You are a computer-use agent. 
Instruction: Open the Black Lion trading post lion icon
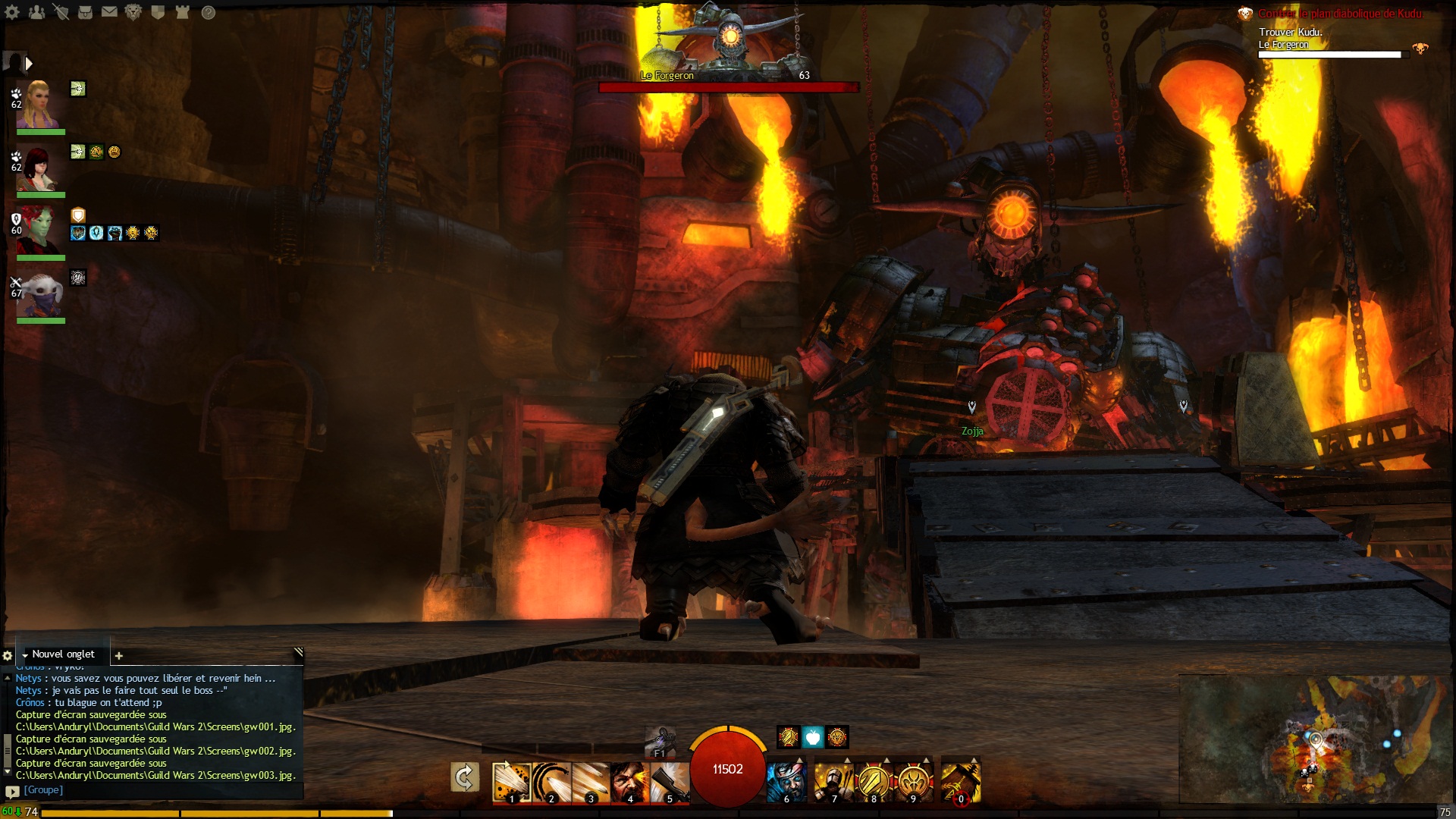133,12
